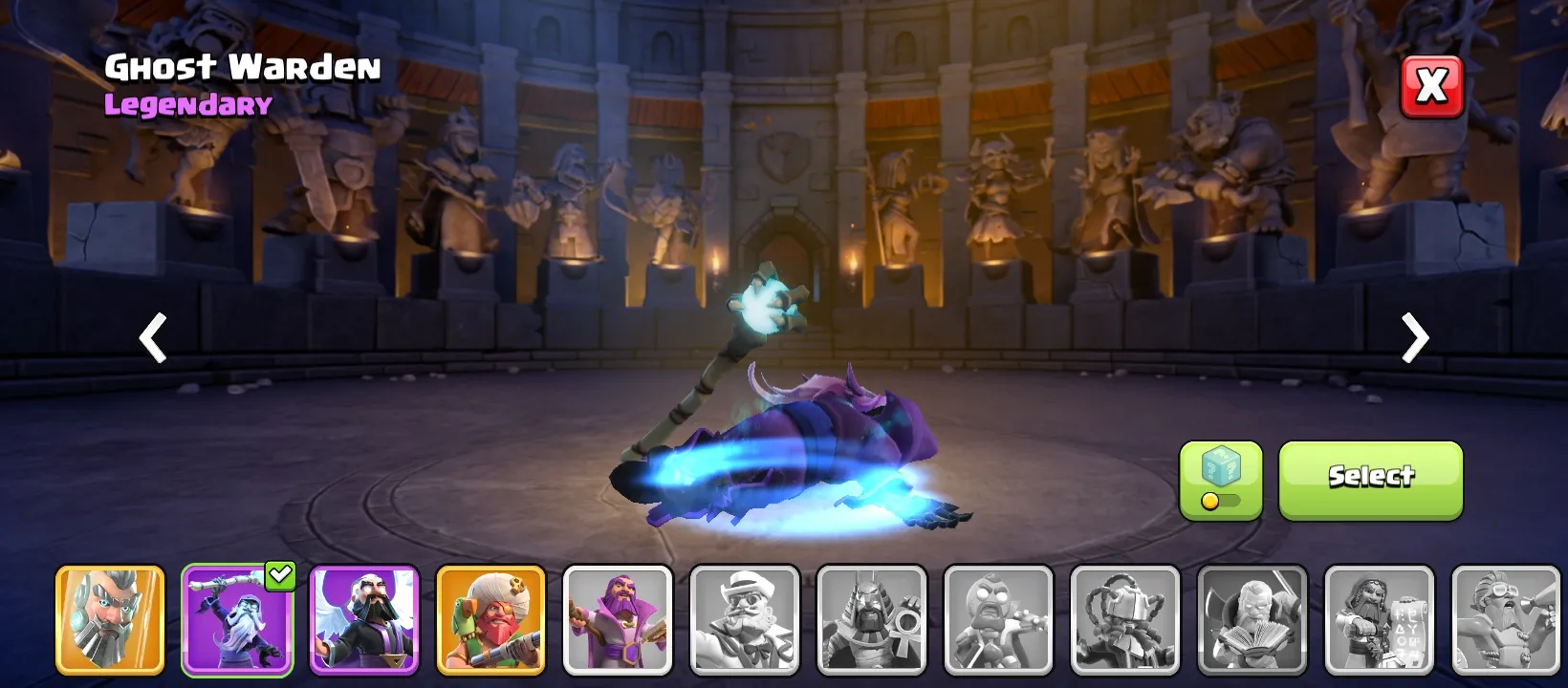View the locked shouting Warden skin thumbnail
This screenshot has width=1568, height=688.
pyautogui.click(x=998, y=621)
